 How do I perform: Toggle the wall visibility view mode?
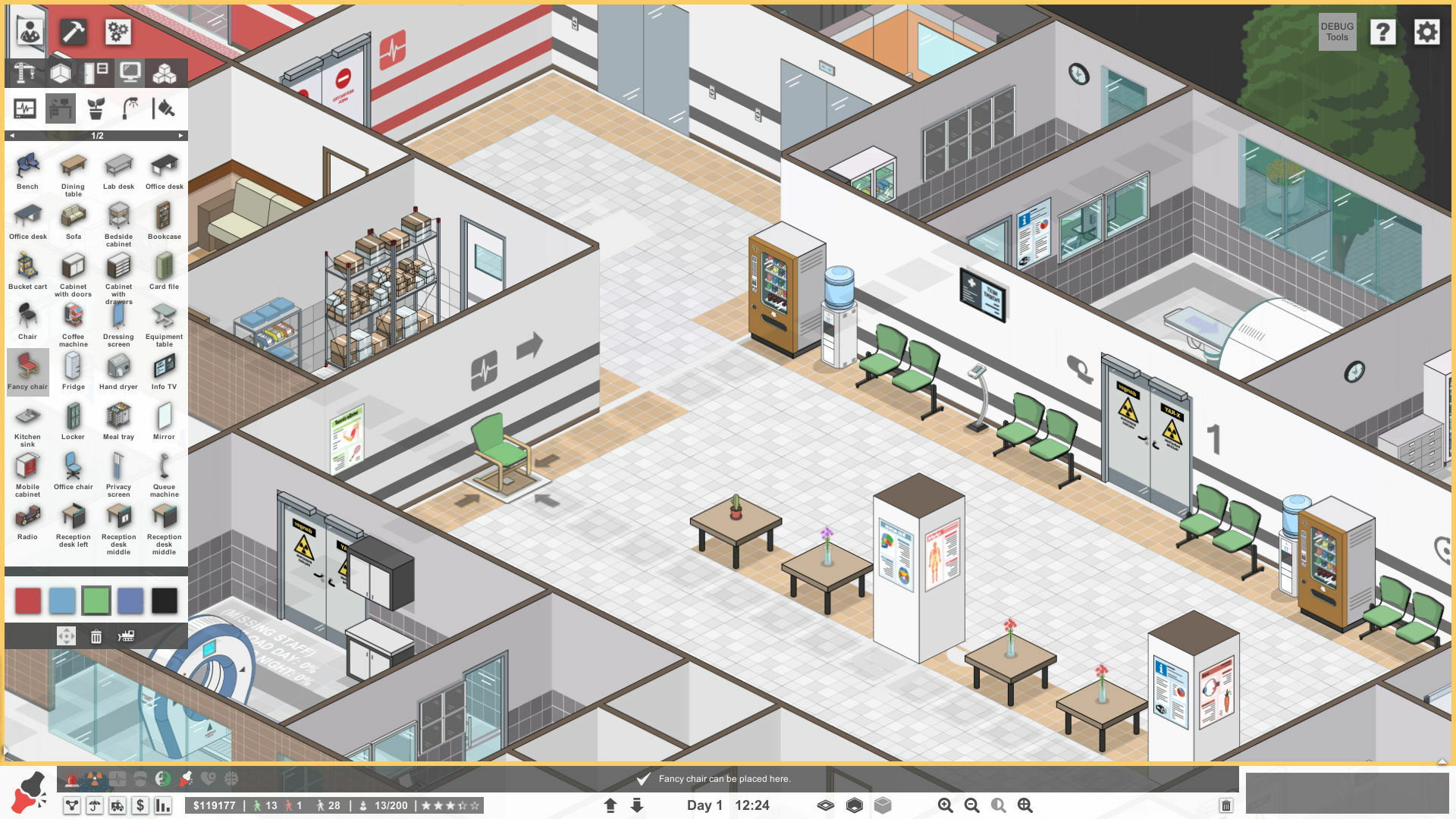(825, 805)
